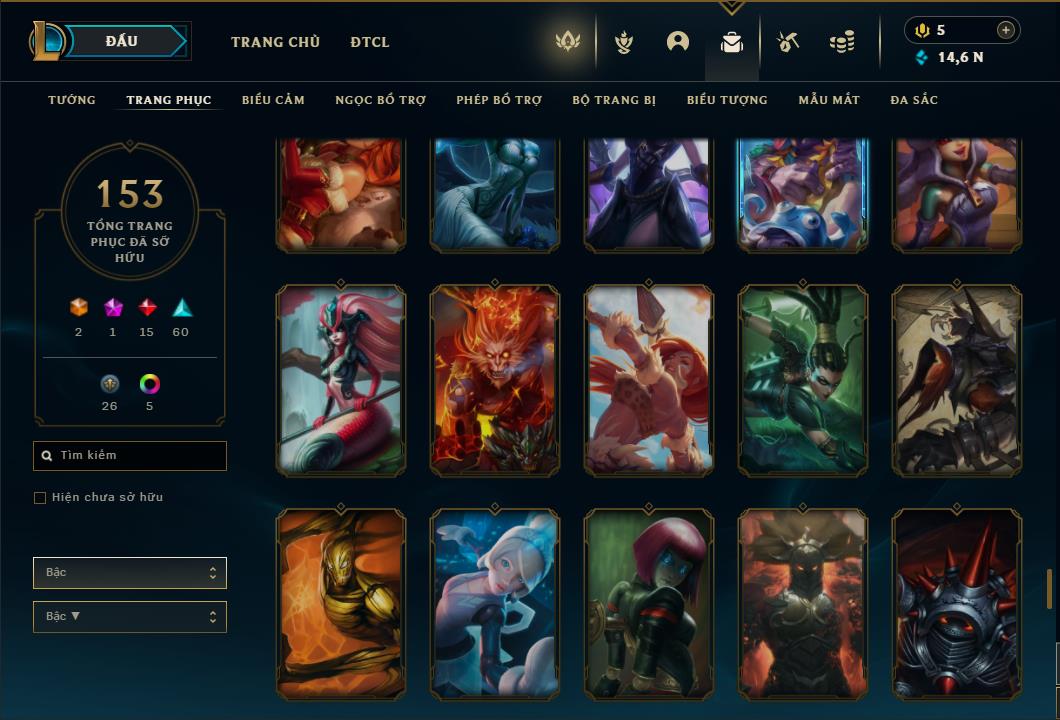Open the profile icon in top bar
This screenshot has height=720, width=1060.
click(x=678, y=42)
